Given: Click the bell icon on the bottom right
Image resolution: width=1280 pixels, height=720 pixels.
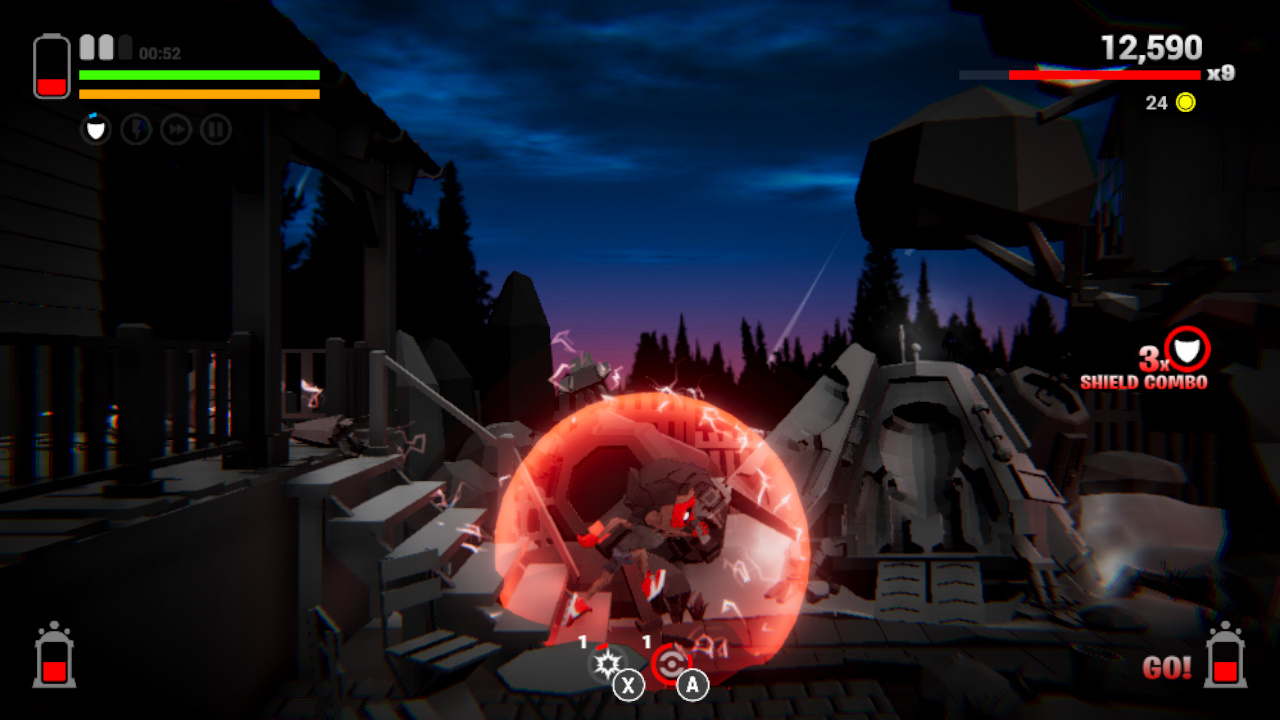Looking at the screenshot, I should click(1225, 664).
